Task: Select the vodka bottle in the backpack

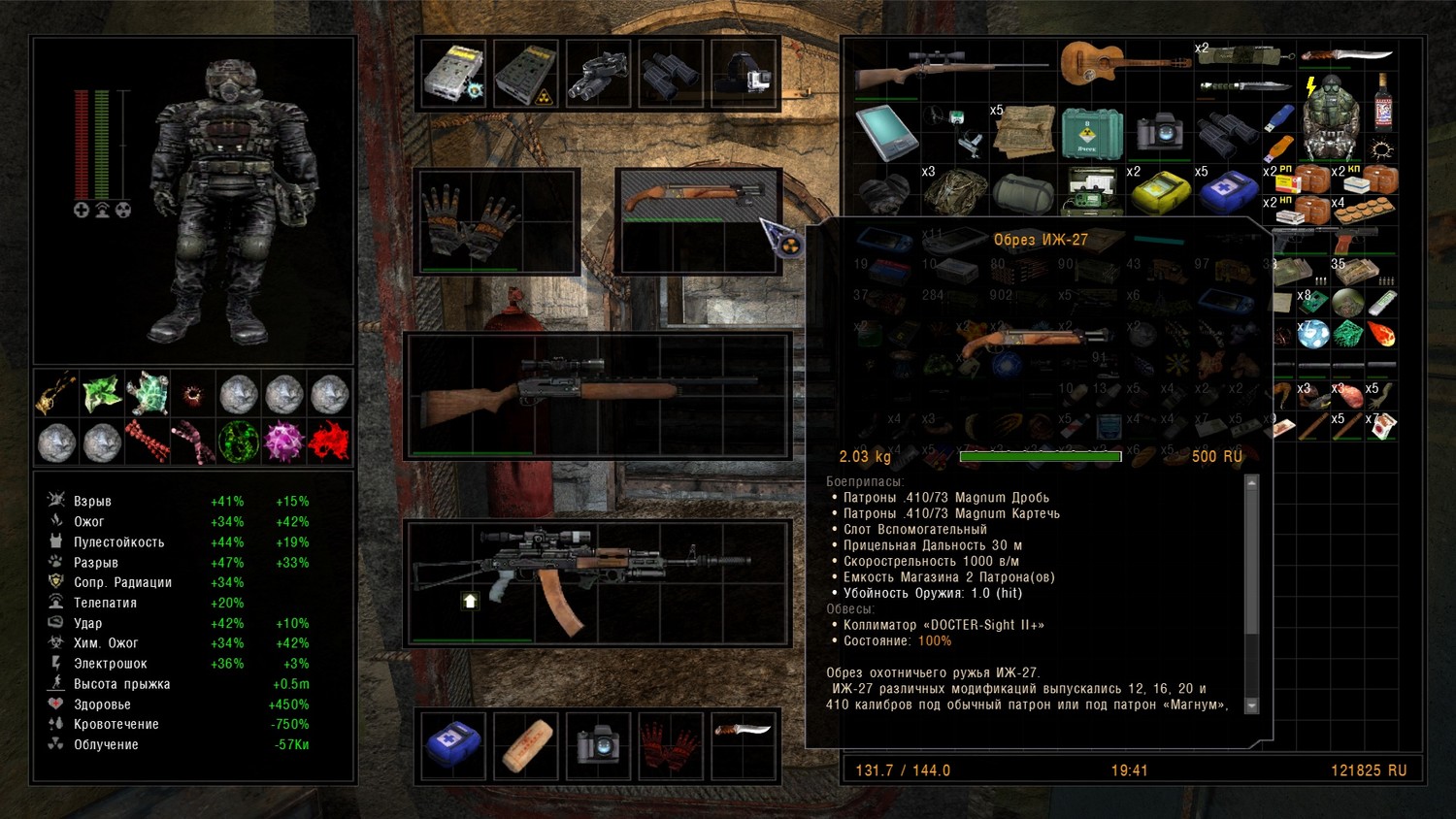Action: click(x=1383, y=102)
